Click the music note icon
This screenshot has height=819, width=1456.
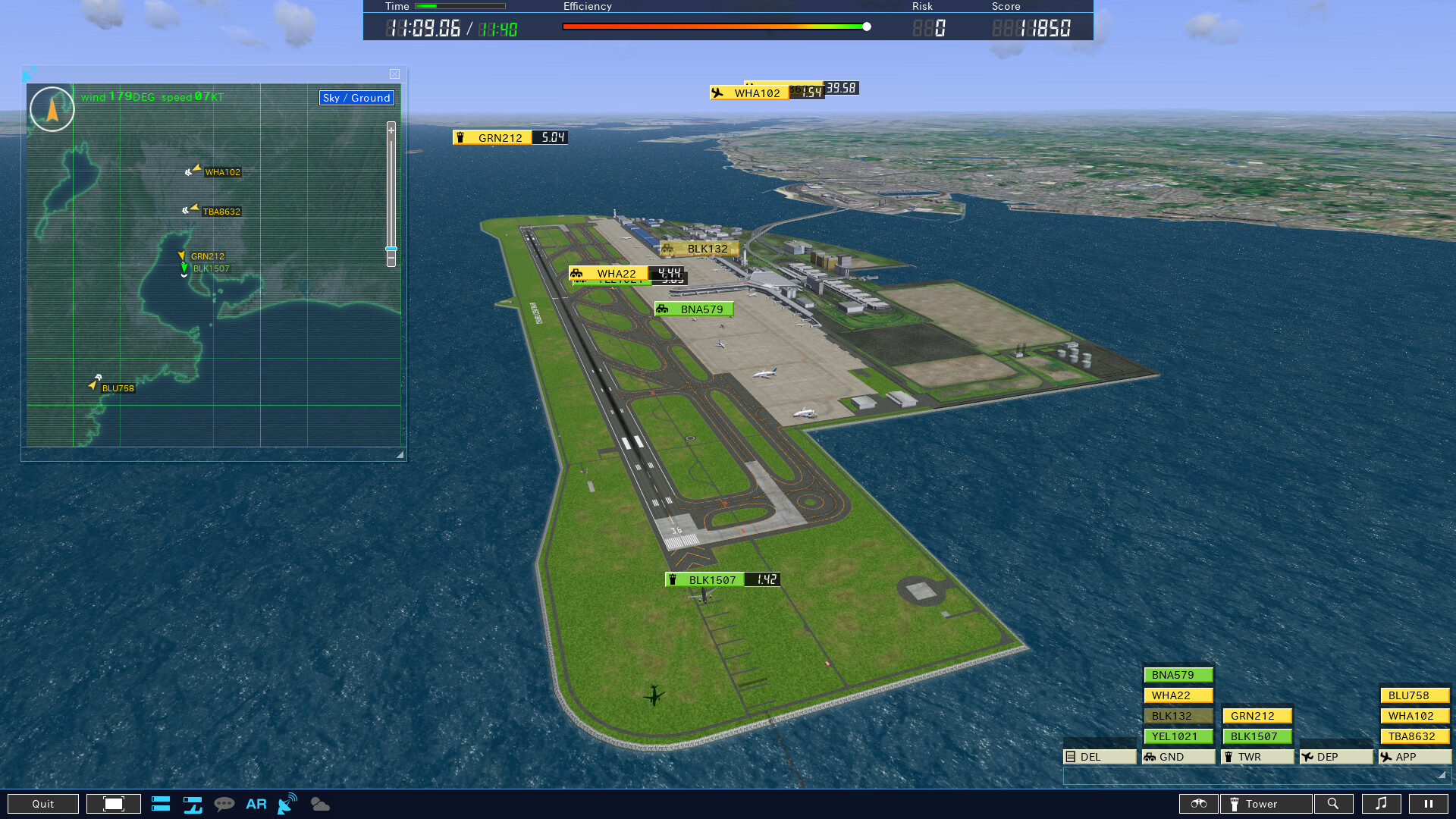point(1383,804)
